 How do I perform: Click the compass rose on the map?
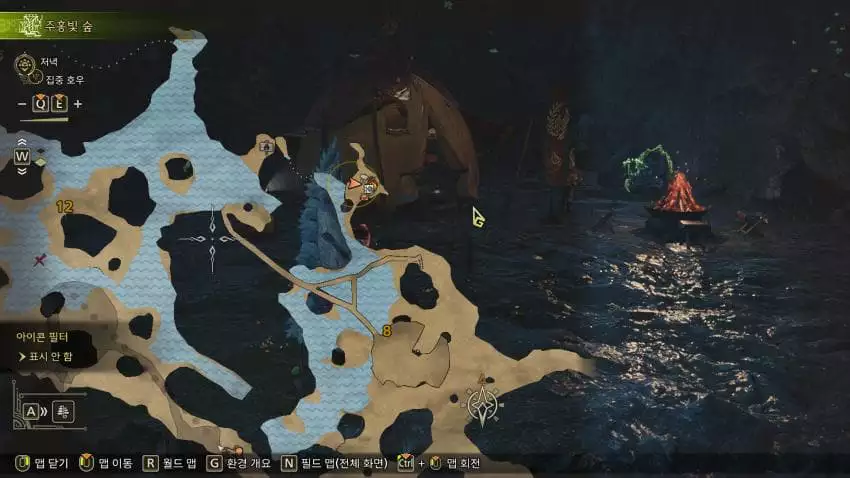point(483,403)
